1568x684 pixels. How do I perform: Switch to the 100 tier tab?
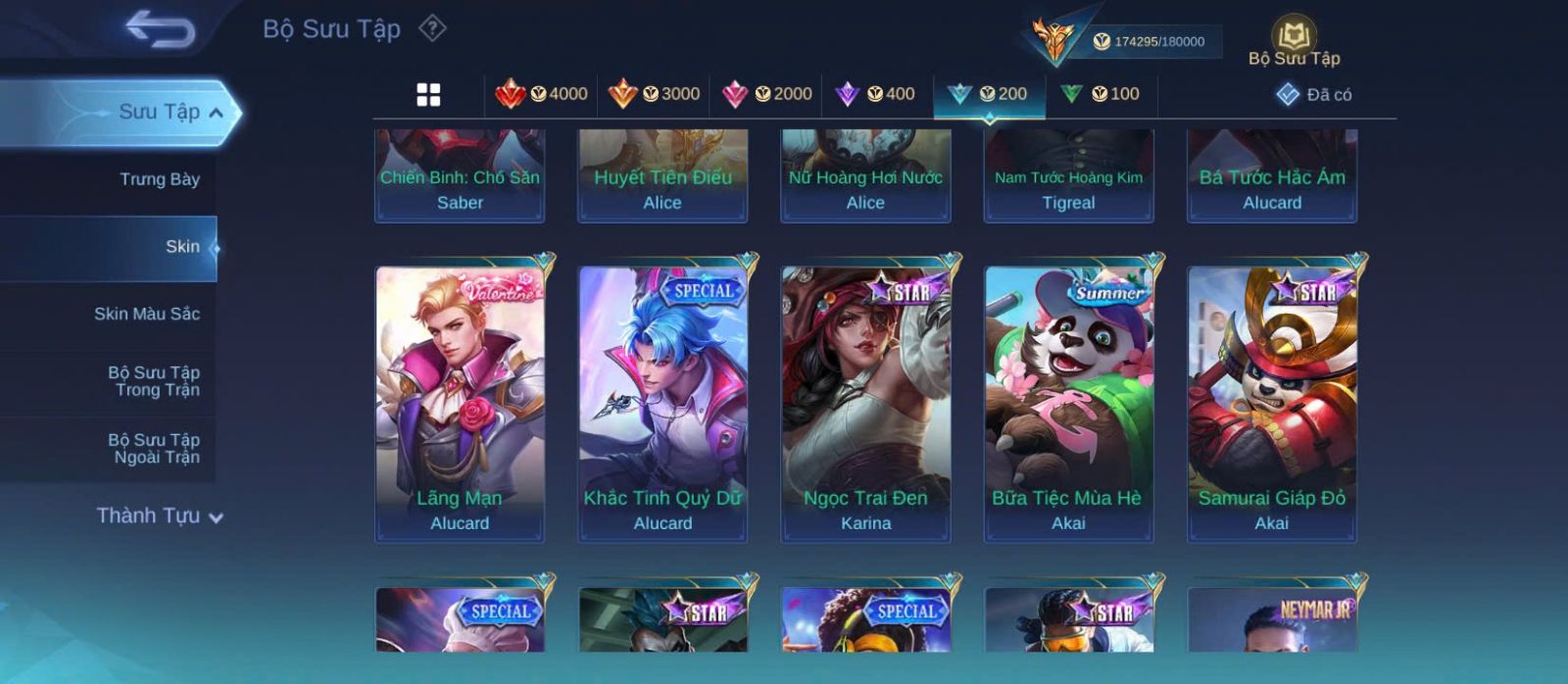point(1101,94)
